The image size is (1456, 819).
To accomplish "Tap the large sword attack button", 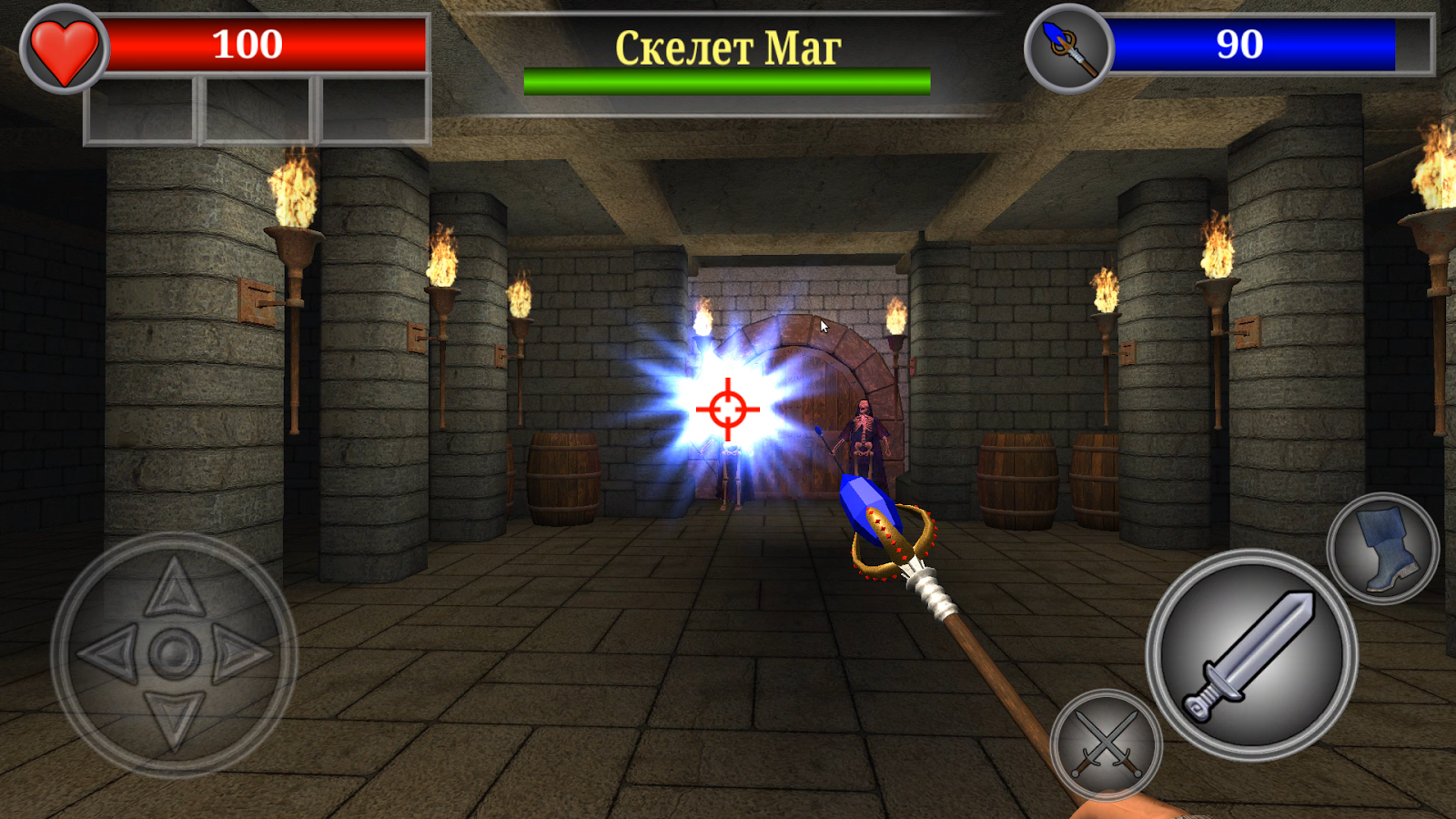I will [1251, 655].
